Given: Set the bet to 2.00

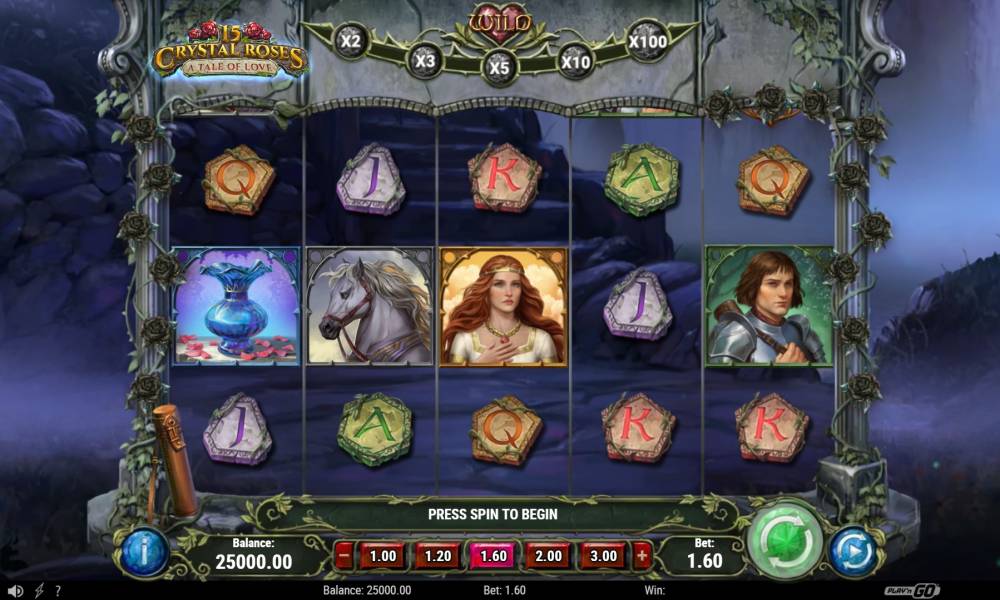Looking at the screenshot, I should [547, 556].
